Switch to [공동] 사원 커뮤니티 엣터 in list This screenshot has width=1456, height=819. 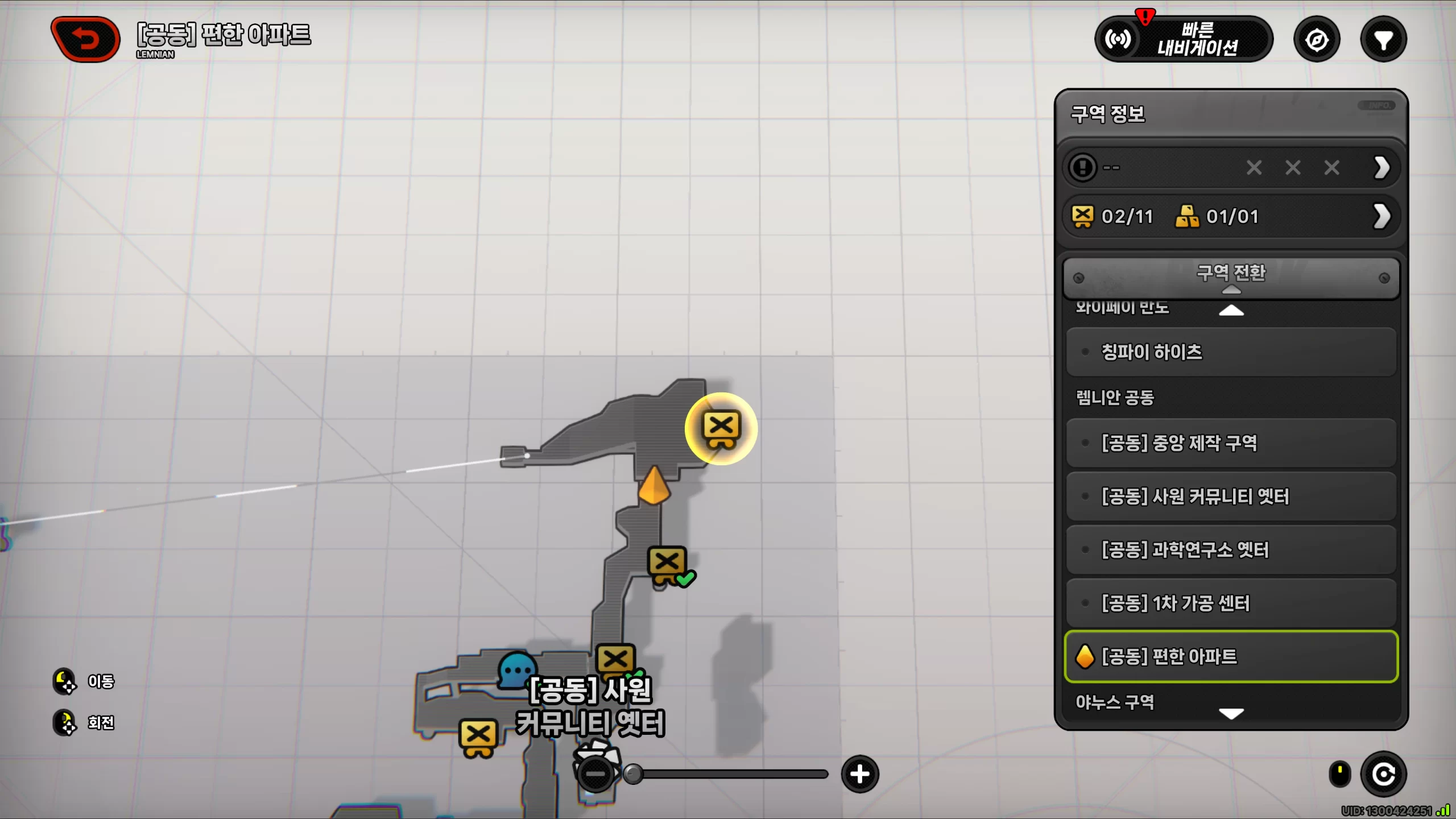pos(1231,497)
